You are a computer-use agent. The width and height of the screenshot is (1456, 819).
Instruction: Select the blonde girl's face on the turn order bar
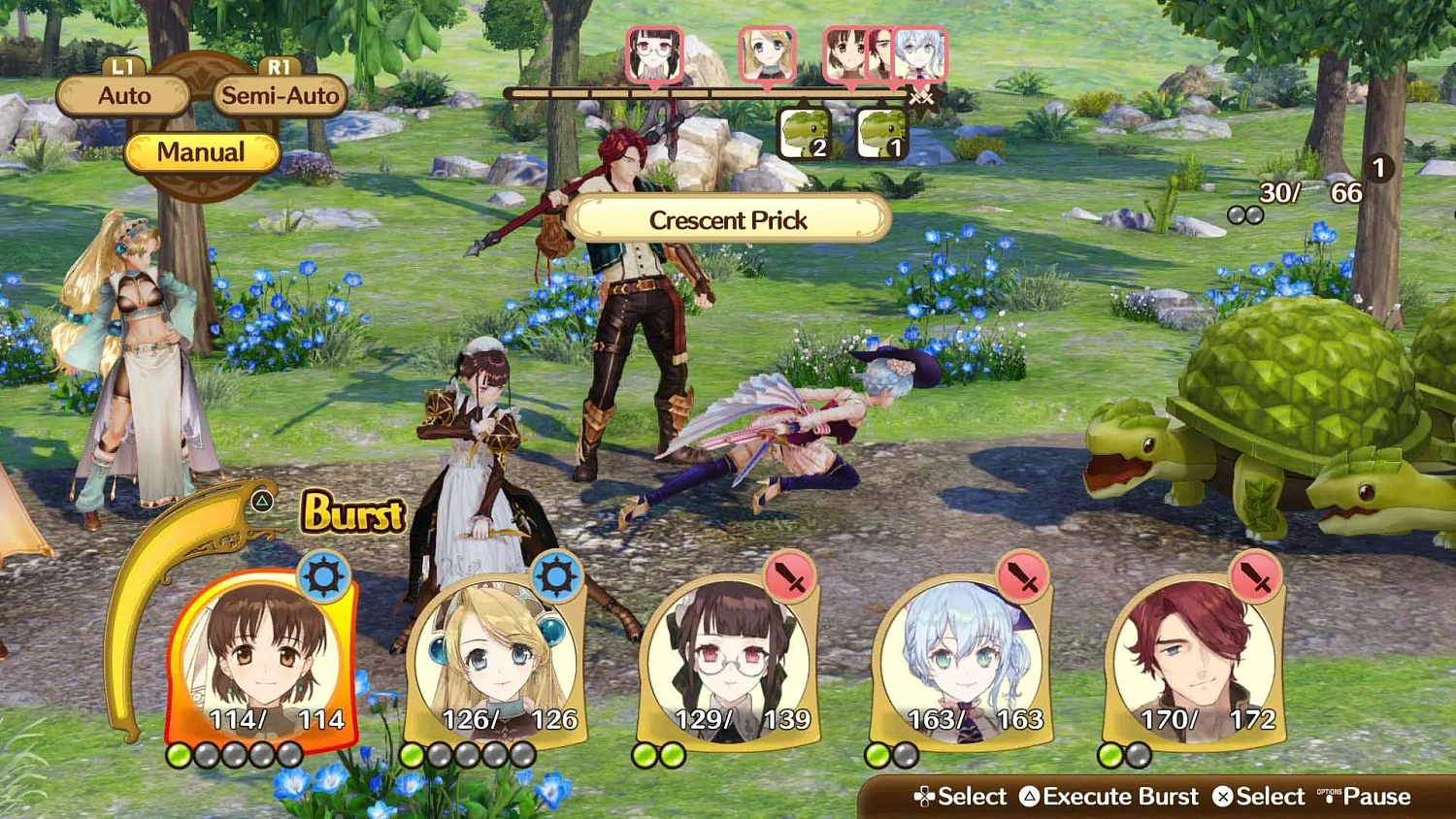(767, 53)
